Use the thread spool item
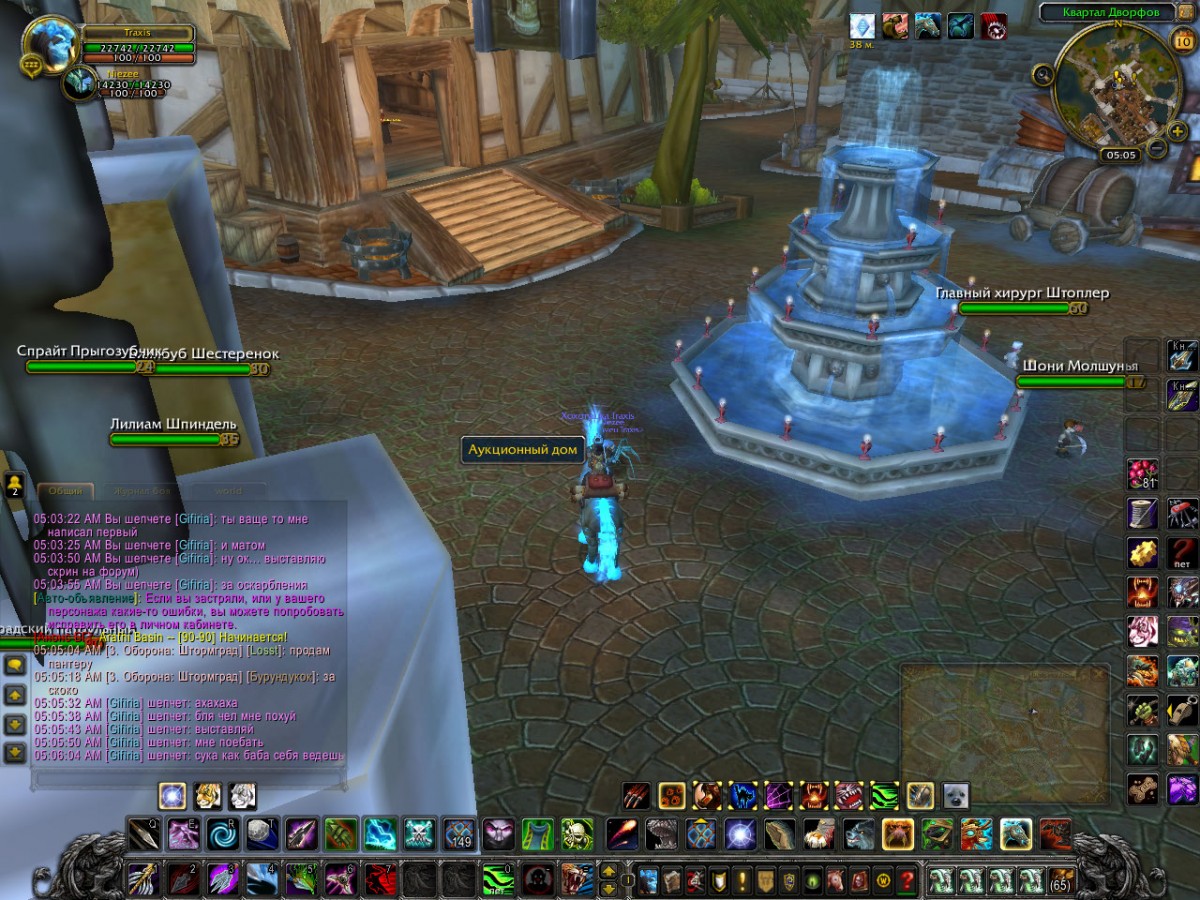1200x900 pixels. pos(1142,513)
